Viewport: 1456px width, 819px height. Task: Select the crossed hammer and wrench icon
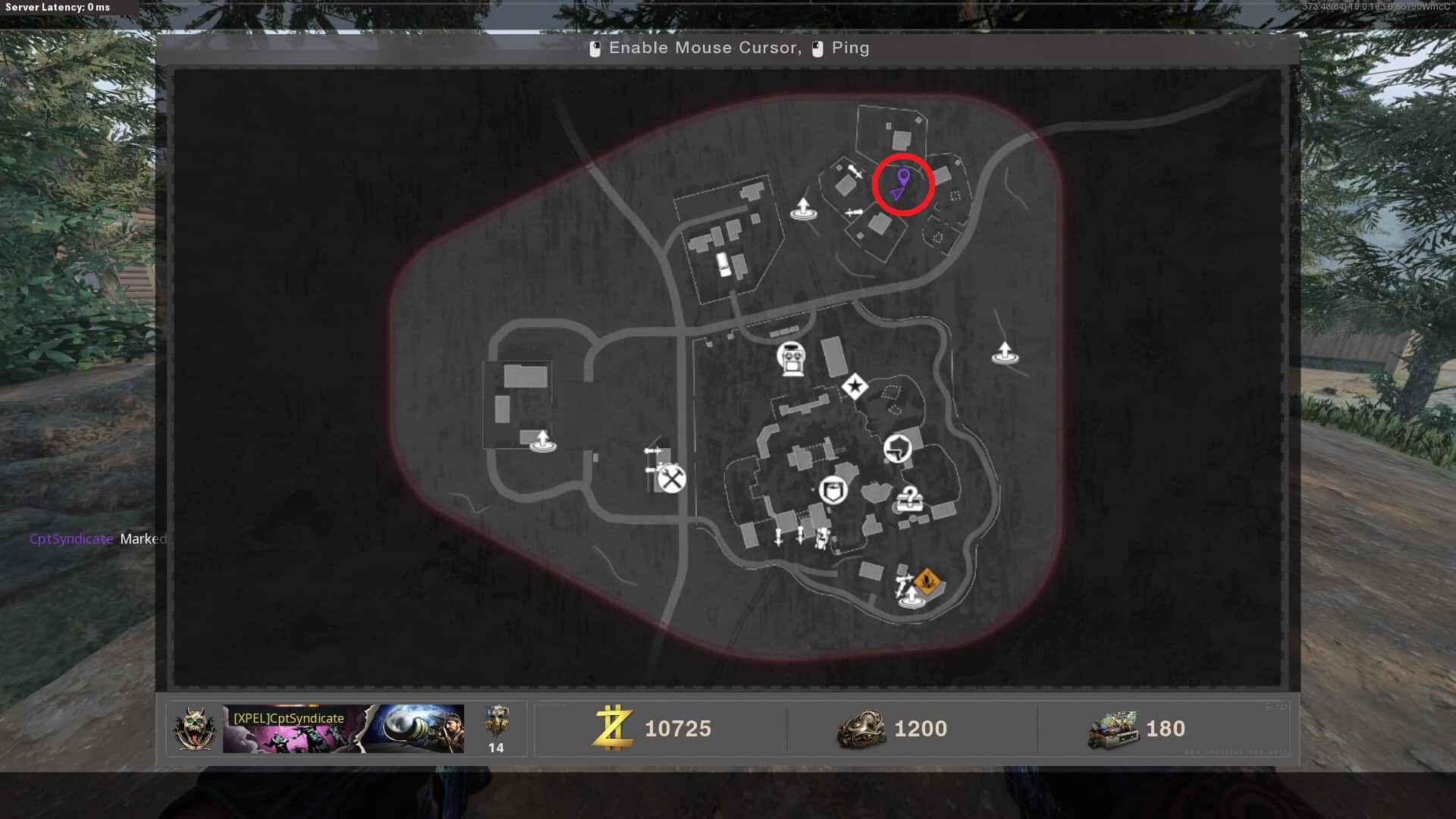click(x=671, y=479)
